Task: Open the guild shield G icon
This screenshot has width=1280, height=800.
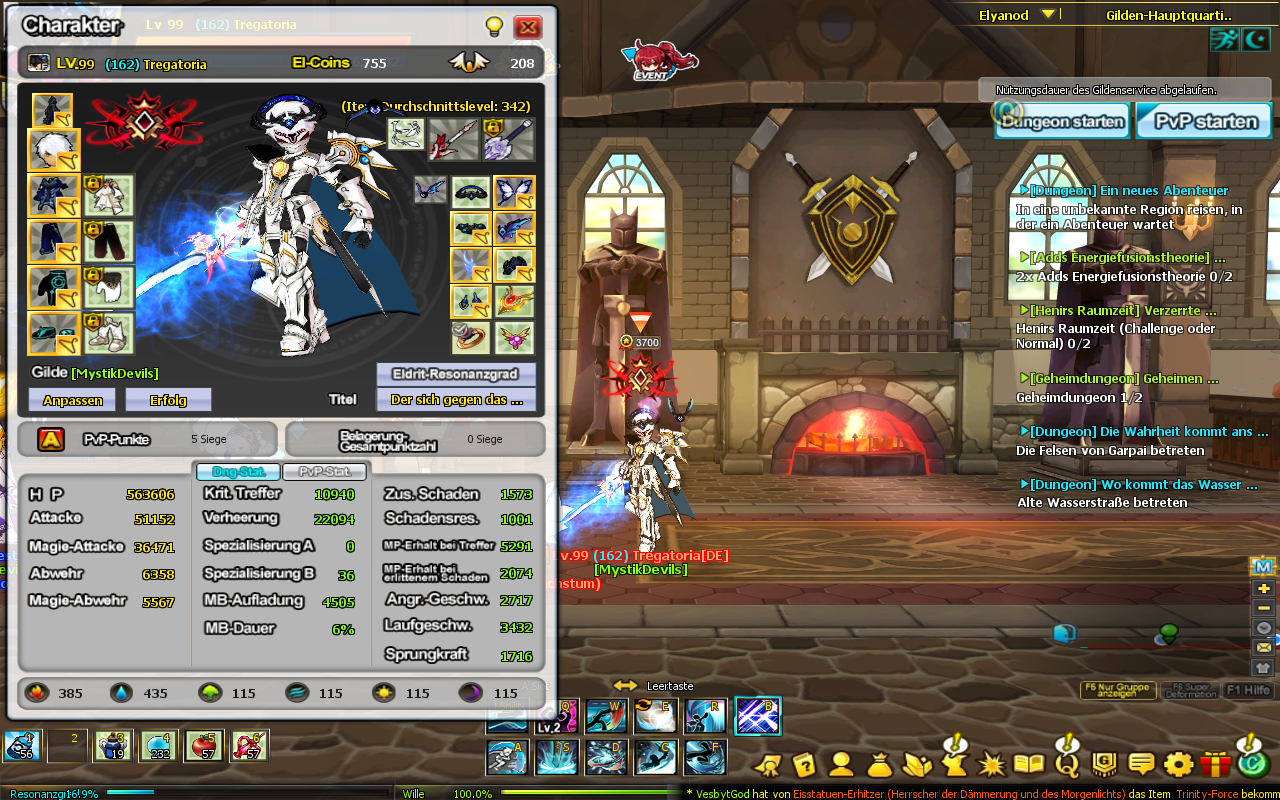Action: pyautogui.click(x=1104, y=765)
